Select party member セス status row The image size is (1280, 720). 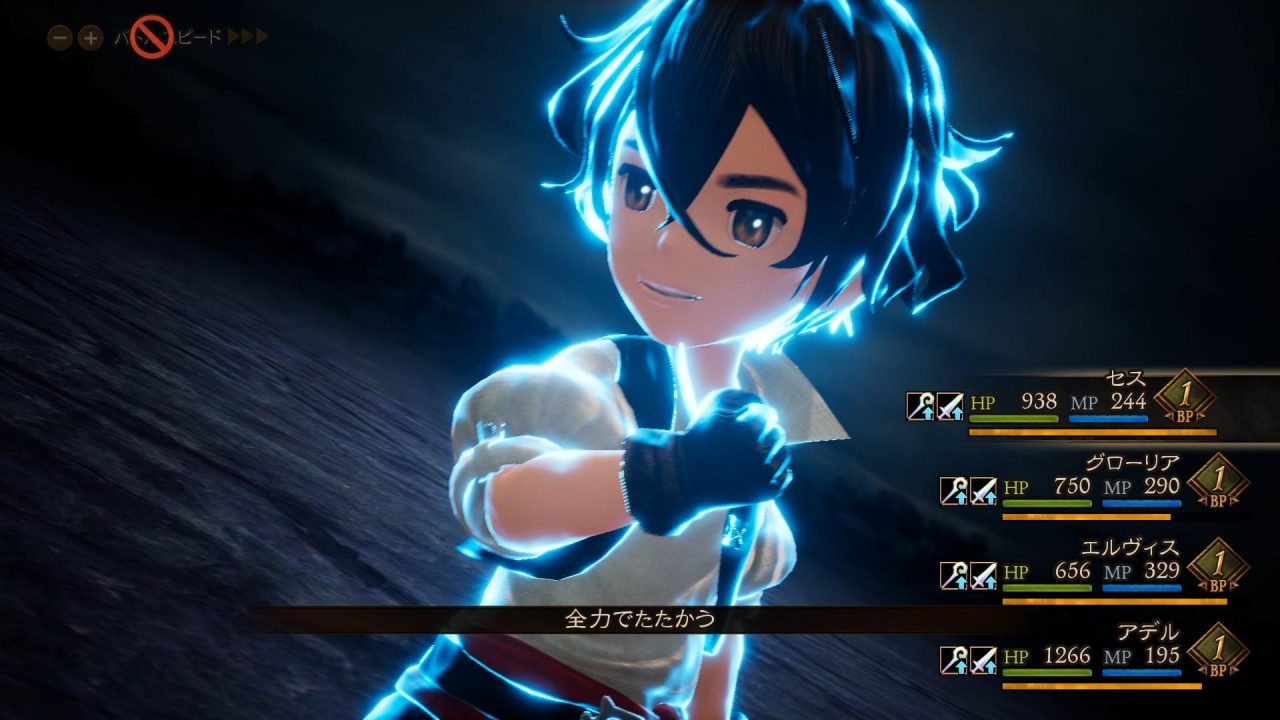pos(1090,402)
